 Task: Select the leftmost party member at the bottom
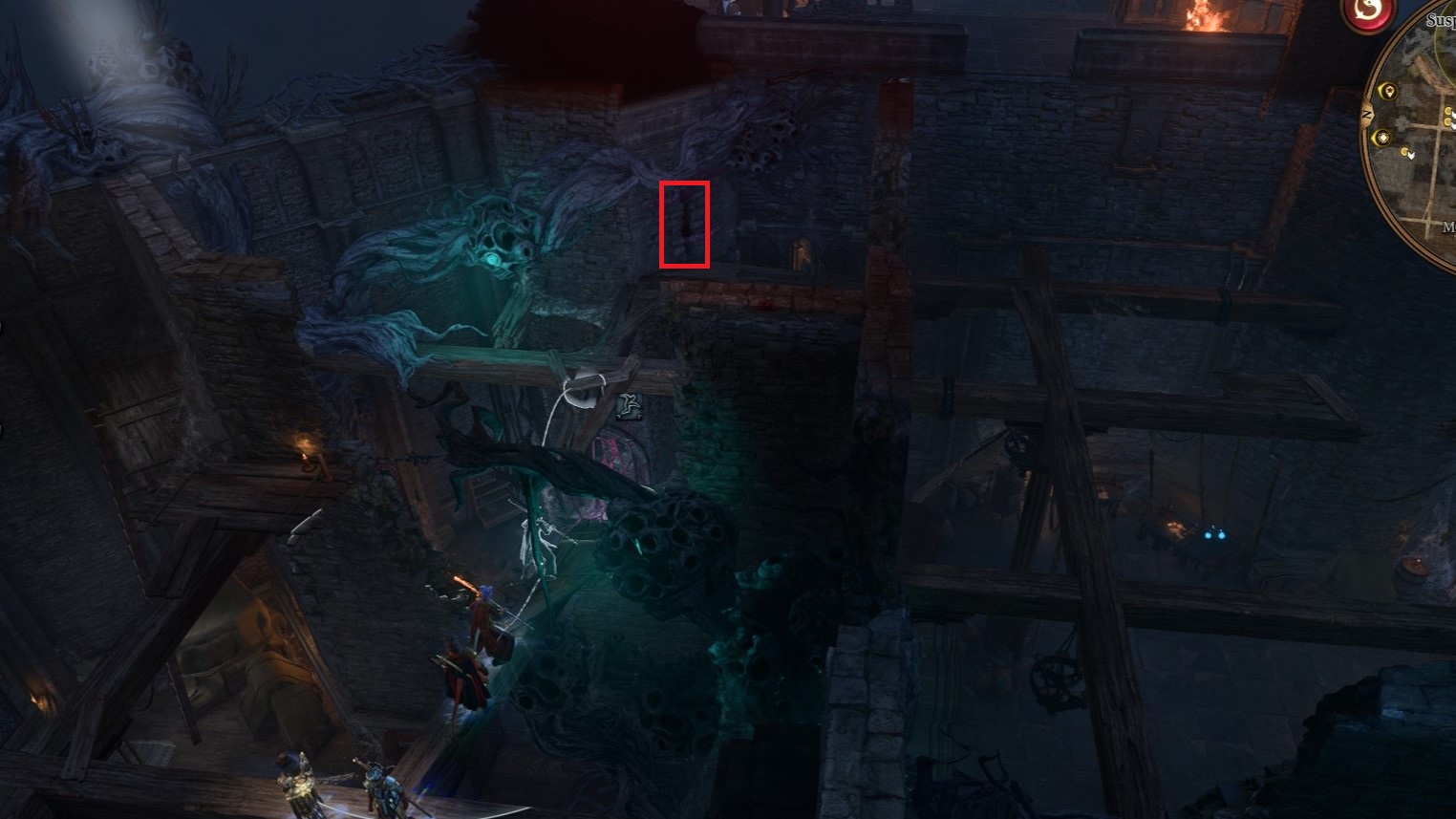click(x=296, y=784)
